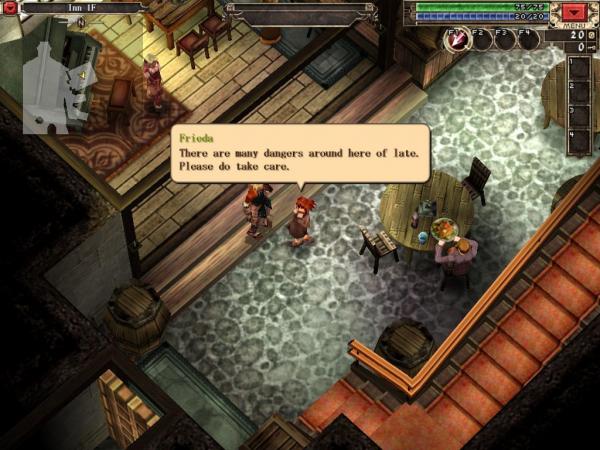Open the red MENU button
600x450 pixels.
573,13
